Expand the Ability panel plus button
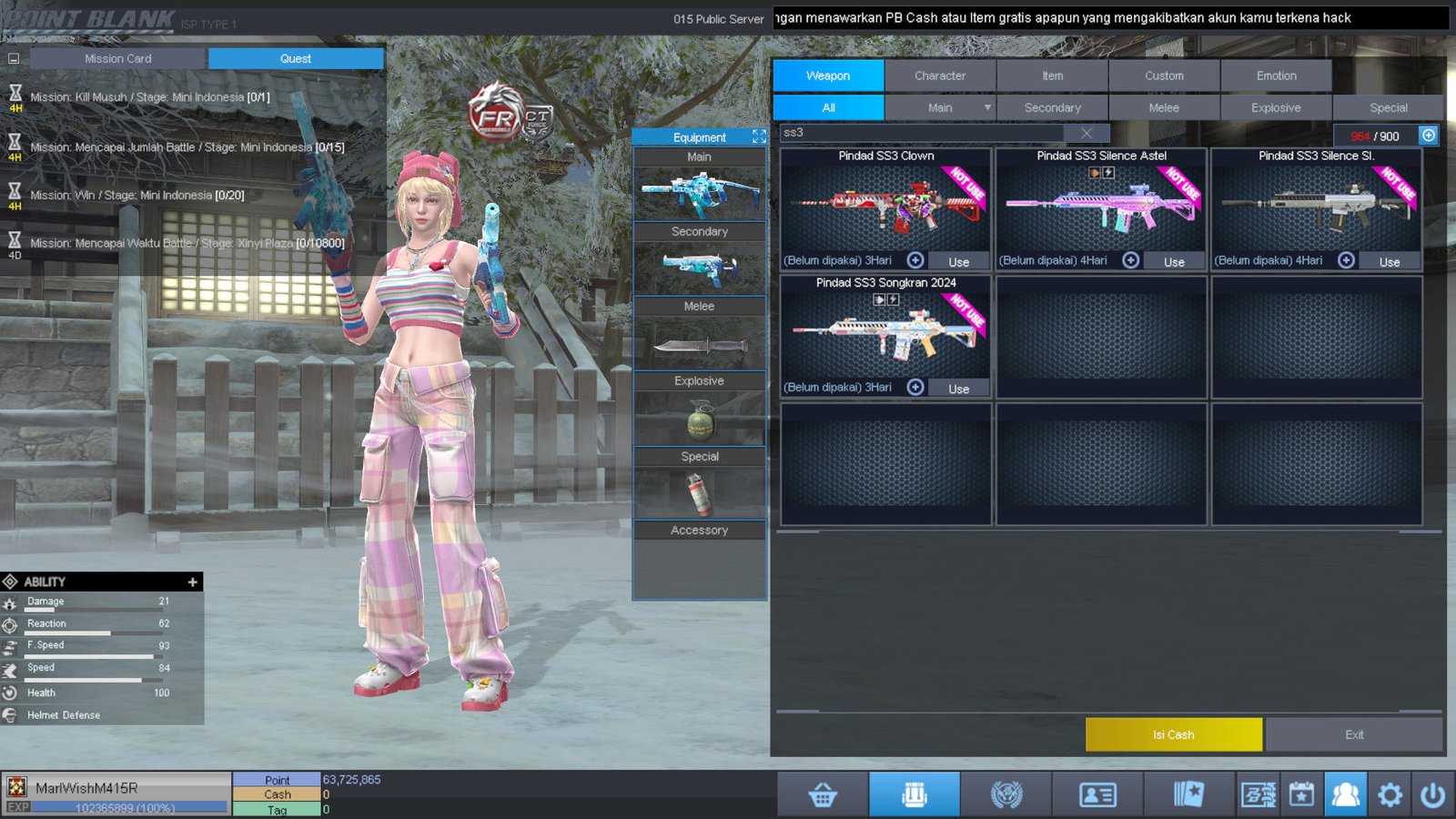This screenshot has height=819, width=1456. [x=192, y=581]
